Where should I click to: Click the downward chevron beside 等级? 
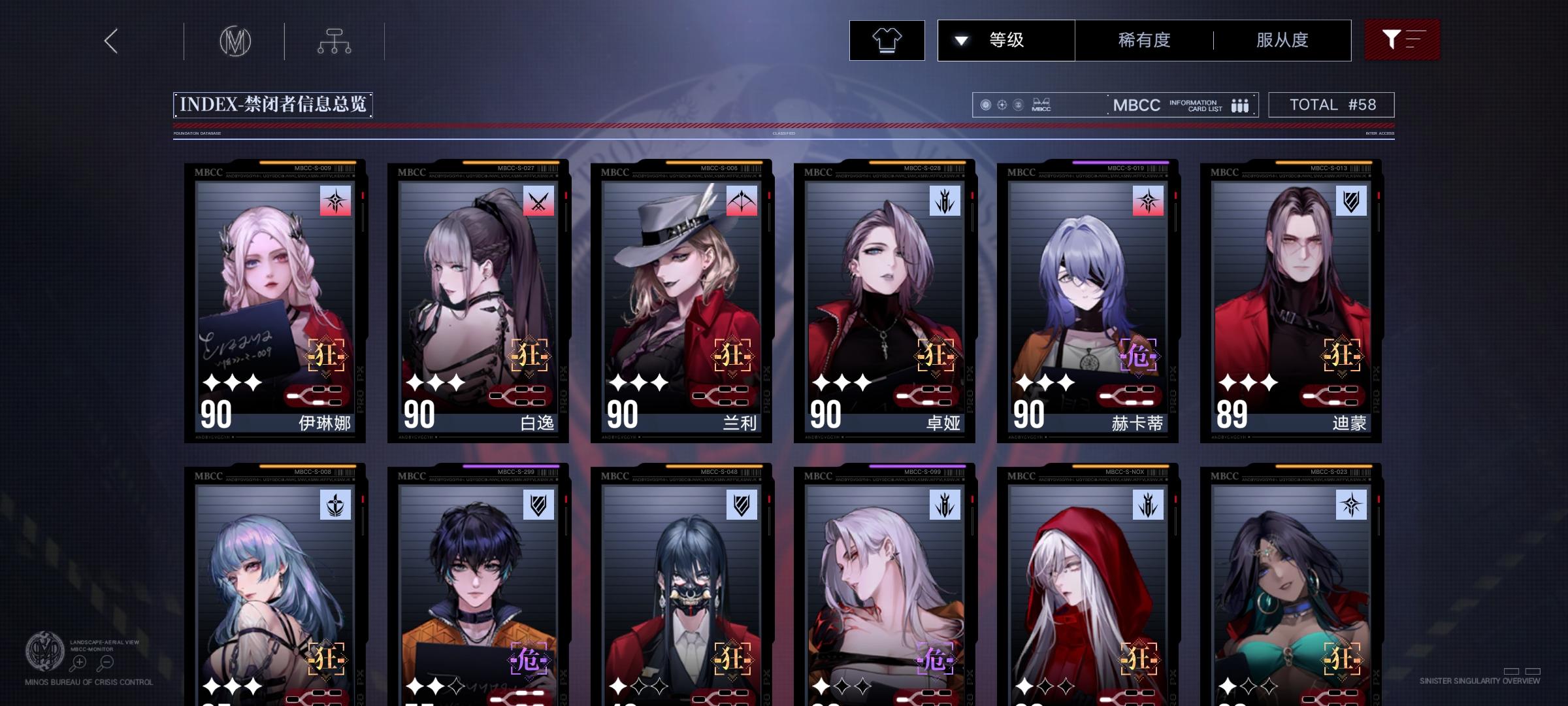click(960, 40)
